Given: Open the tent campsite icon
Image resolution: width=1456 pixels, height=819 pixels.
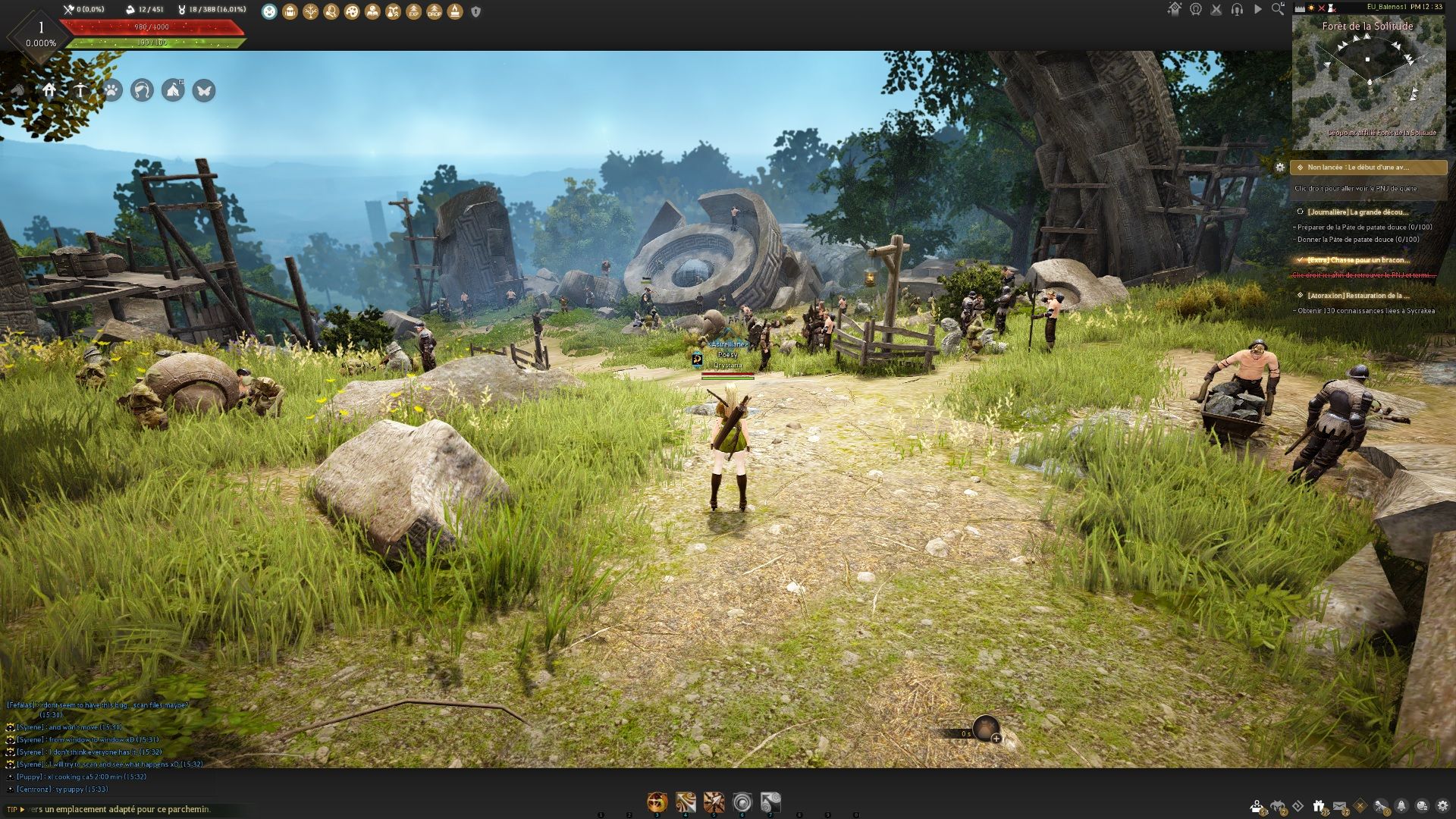Looking at the screenshot, I should click(173, 91).
